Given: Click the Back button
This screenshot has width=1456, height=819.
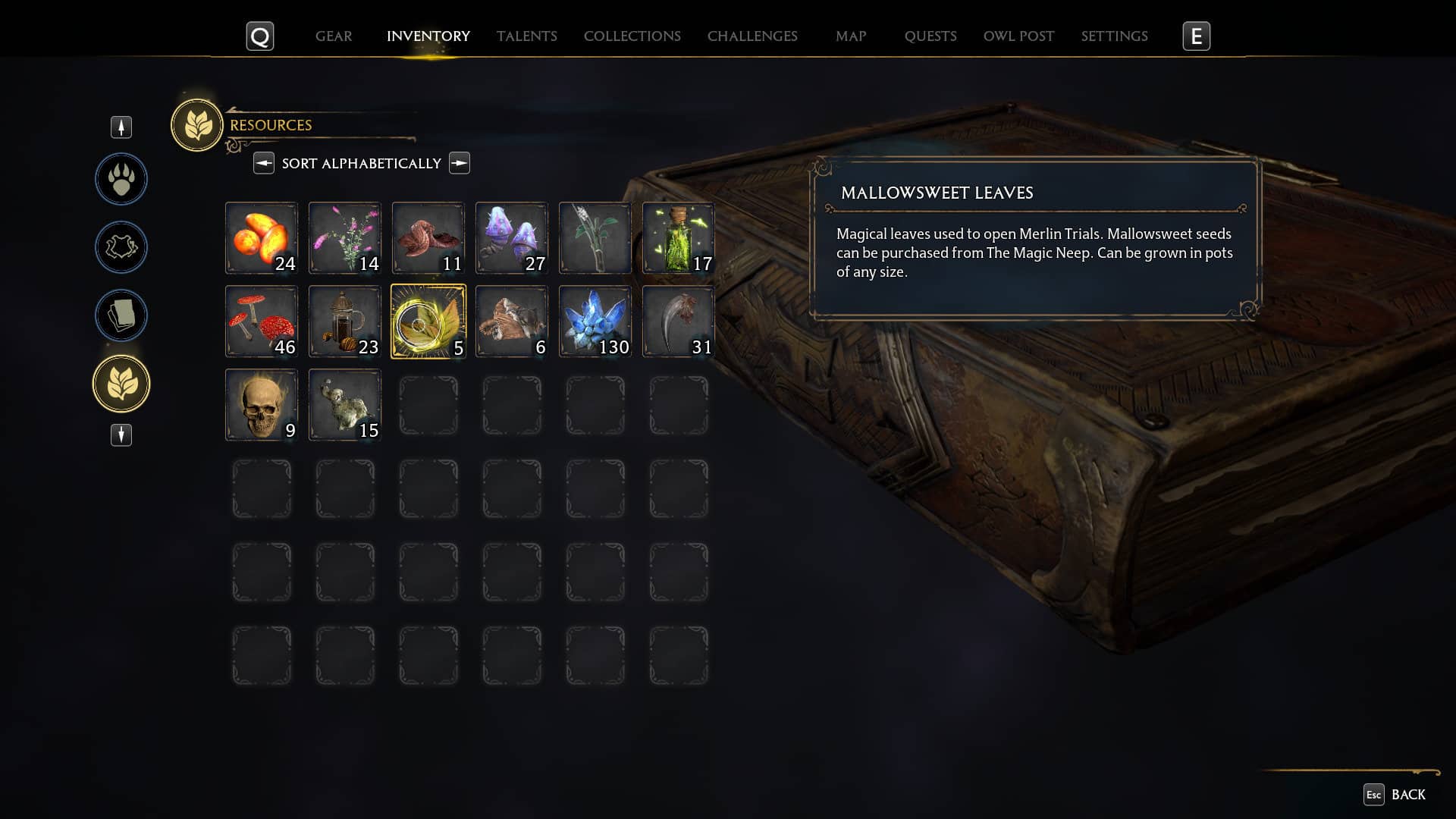Looking at the screenshot, I should 1395,794.
